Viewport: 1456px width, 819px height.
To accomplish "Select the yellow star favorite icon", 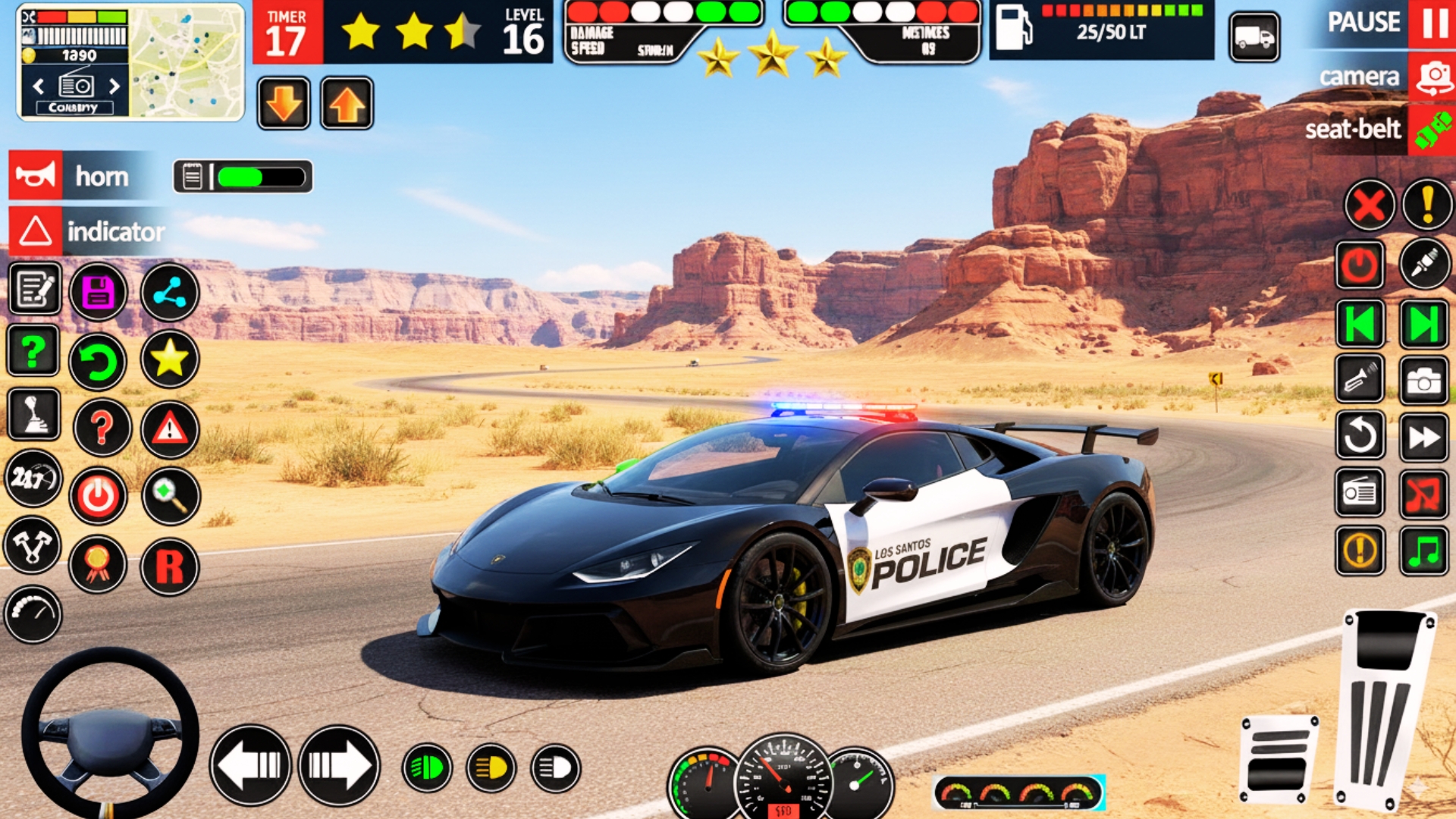I will point(169,359).
